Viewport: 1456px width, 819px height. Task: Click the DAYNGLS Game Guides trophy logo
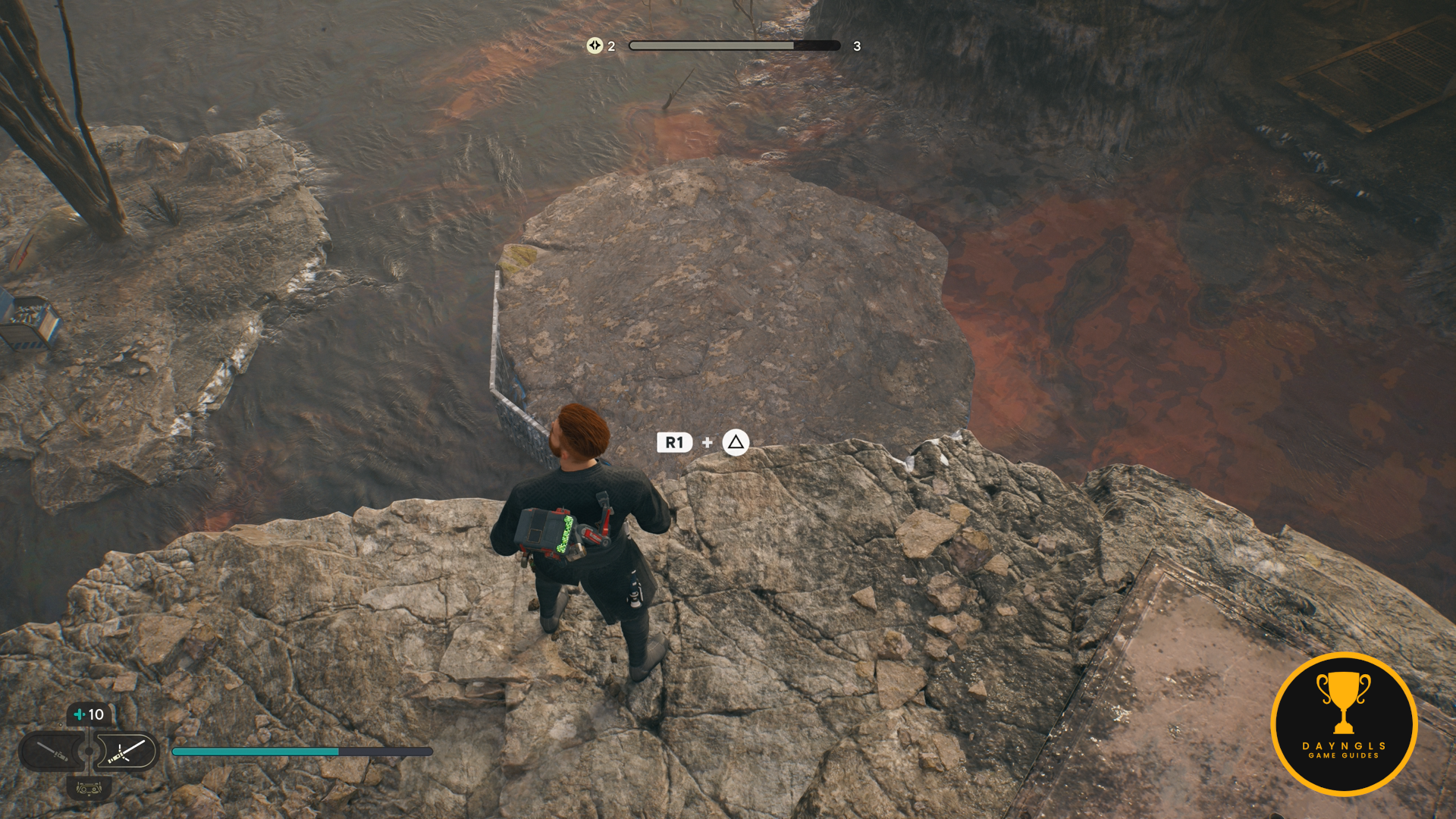(1344, 723)
